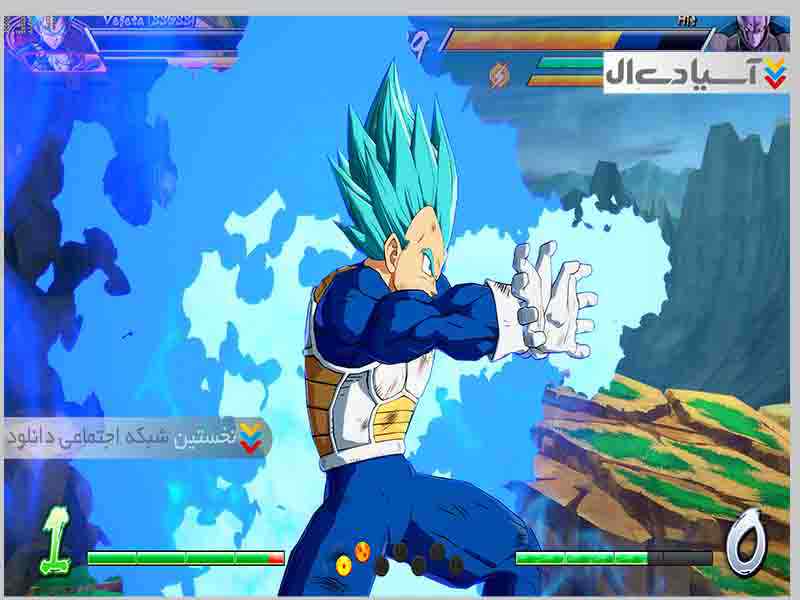The height and width of the screenshot is (600, 800).
Task: Click the Persian download network banner
Action: tap(137, 437)
